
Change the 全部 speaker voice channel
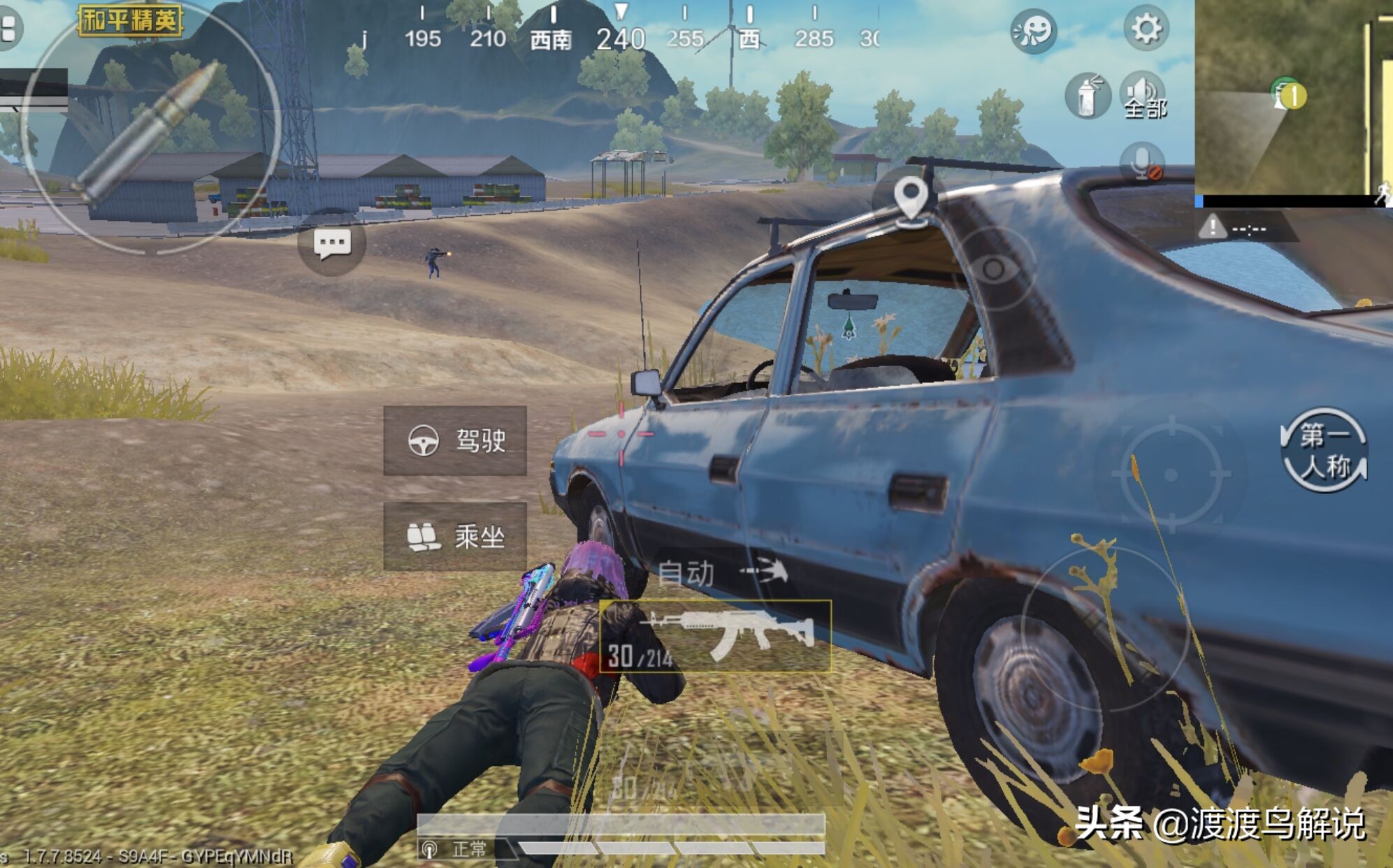[x=1143, y=96]
